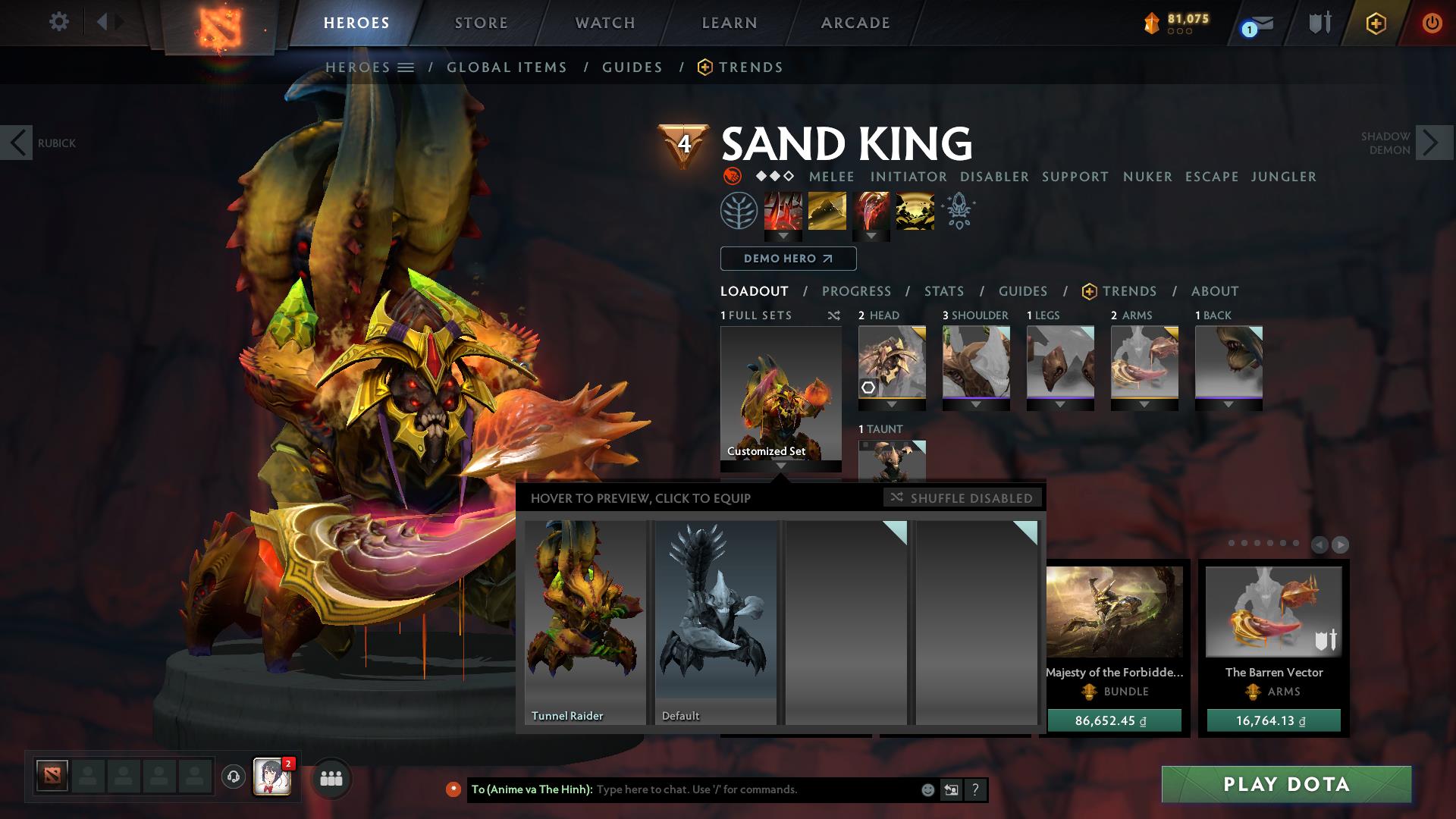
Task: Toggle the chat wheel icon next to the emoticon
Action: coord(951,789)
